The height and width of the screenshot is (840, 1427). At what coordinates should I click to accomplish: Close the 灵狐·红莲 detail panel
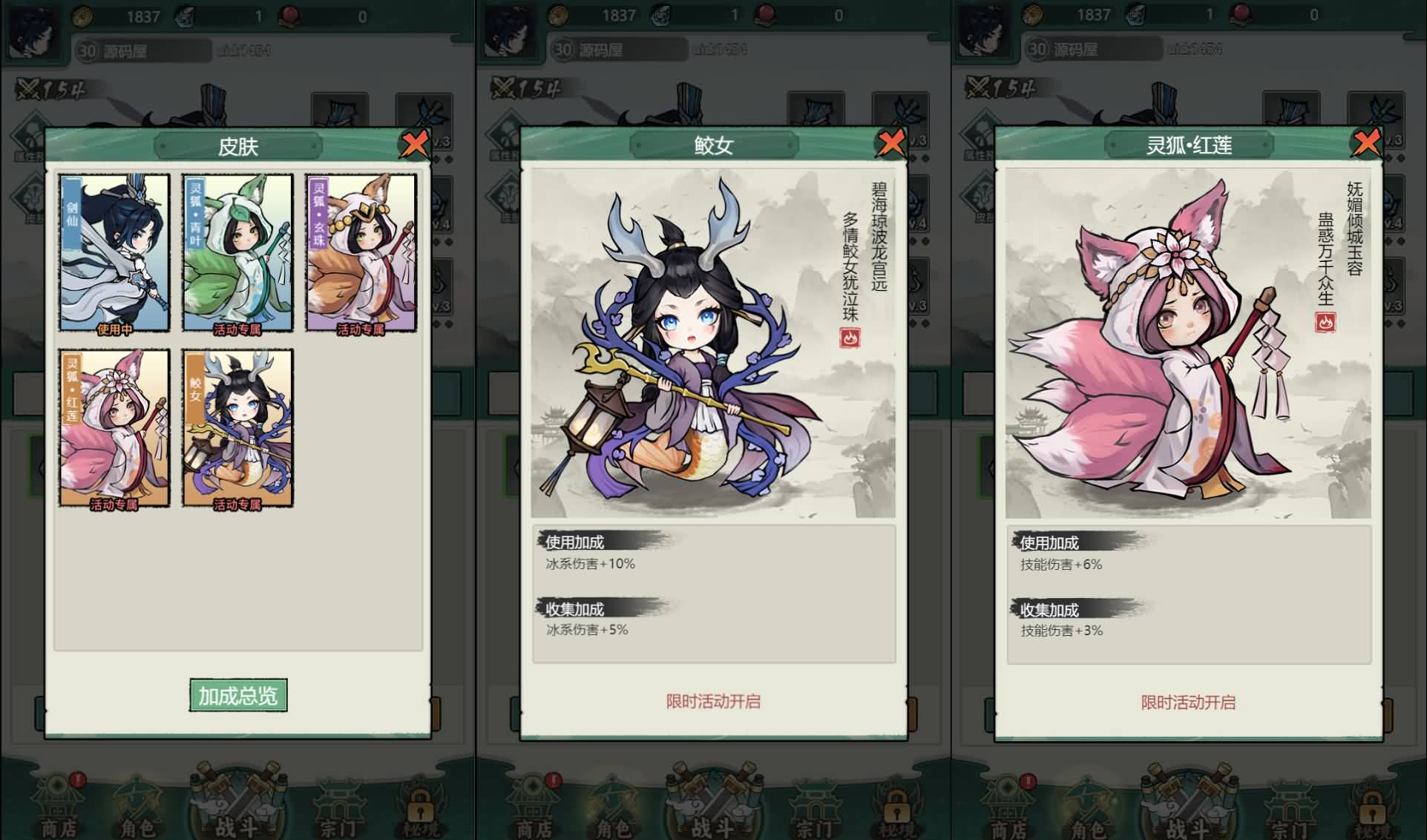point(1368,145)
